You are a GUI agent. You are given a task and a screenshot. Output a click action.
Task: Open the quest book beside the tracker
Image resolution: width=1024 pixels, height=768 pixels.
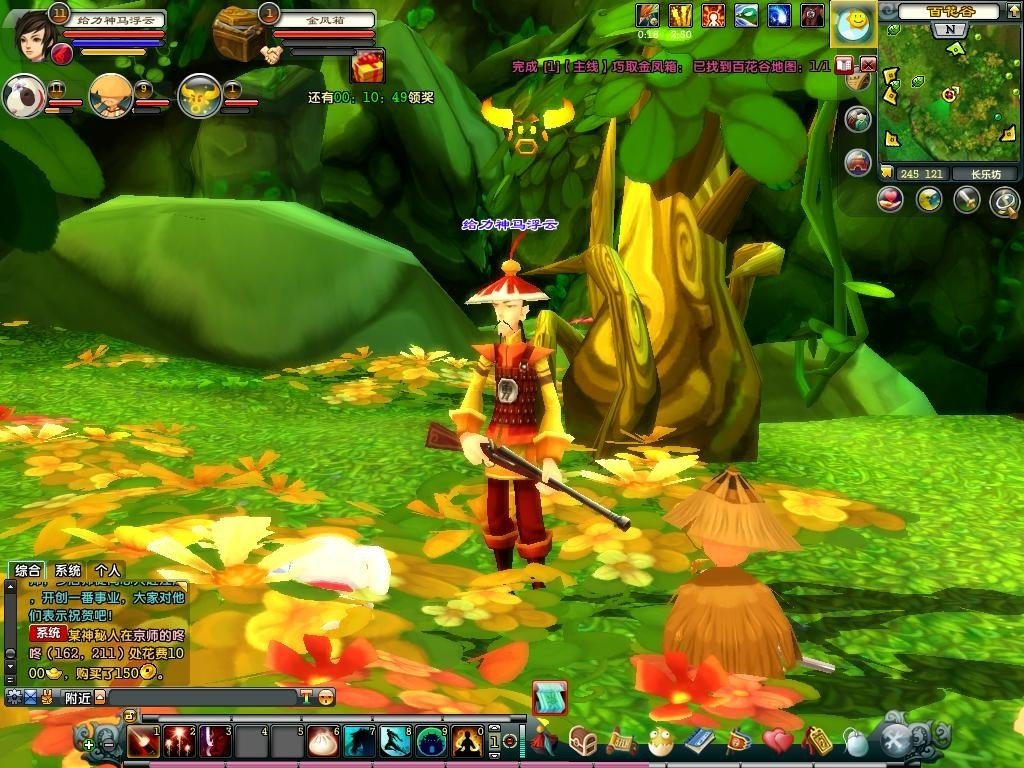[x=844, y=65]
